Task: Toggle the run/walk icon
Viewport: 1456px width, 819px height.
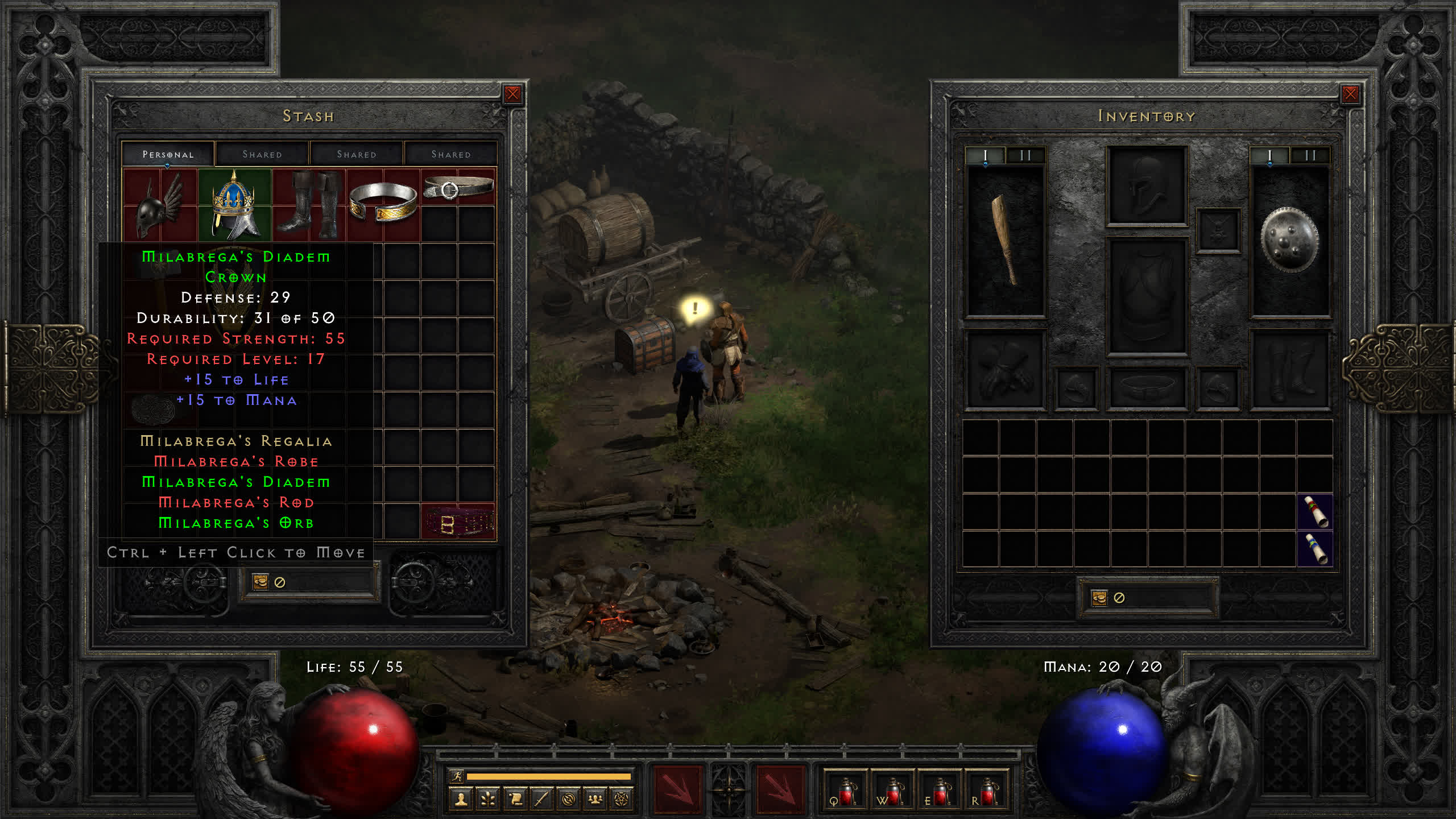Action: point(457,776)
